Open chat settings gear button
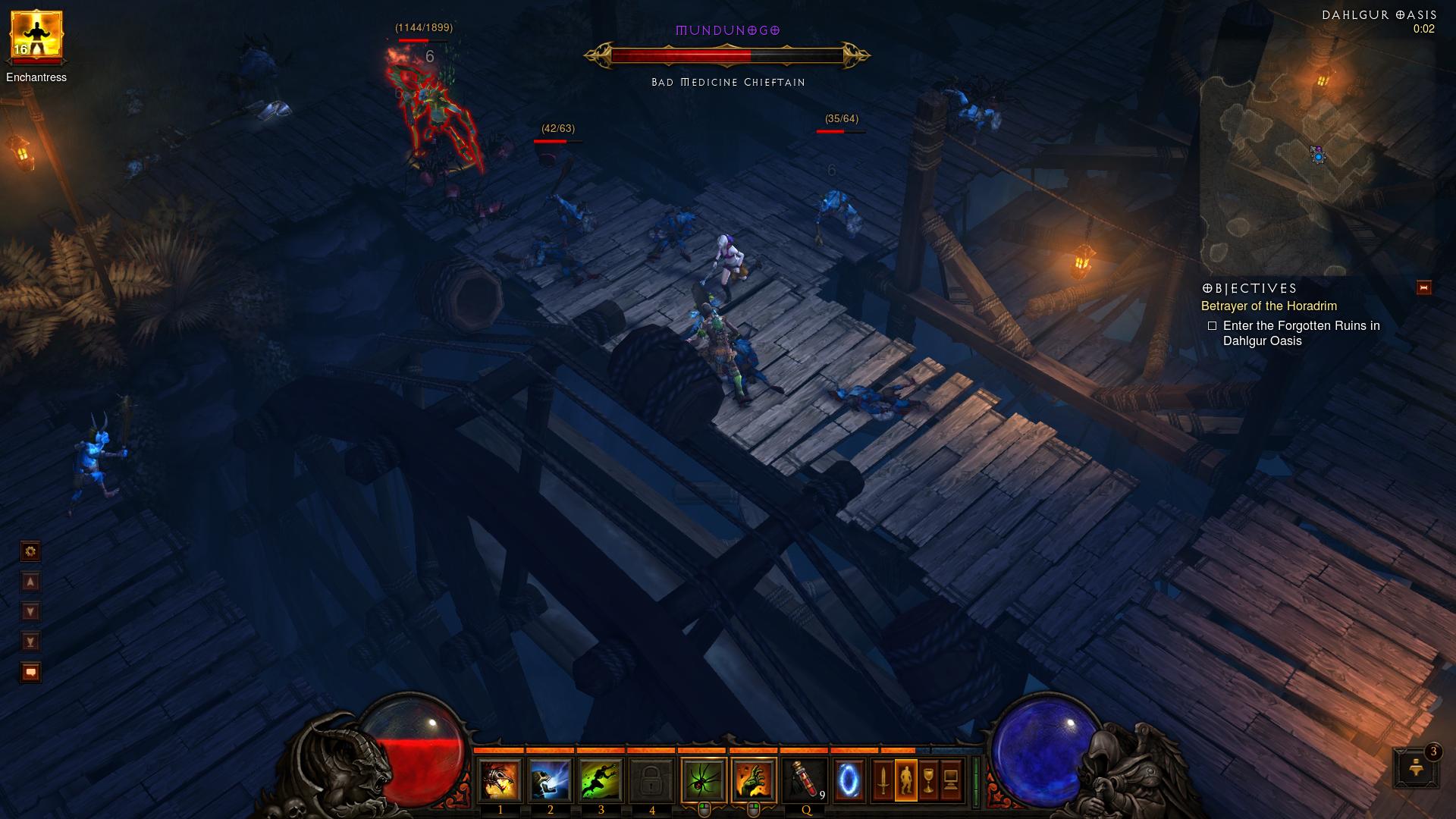 [x=30, y=551]
